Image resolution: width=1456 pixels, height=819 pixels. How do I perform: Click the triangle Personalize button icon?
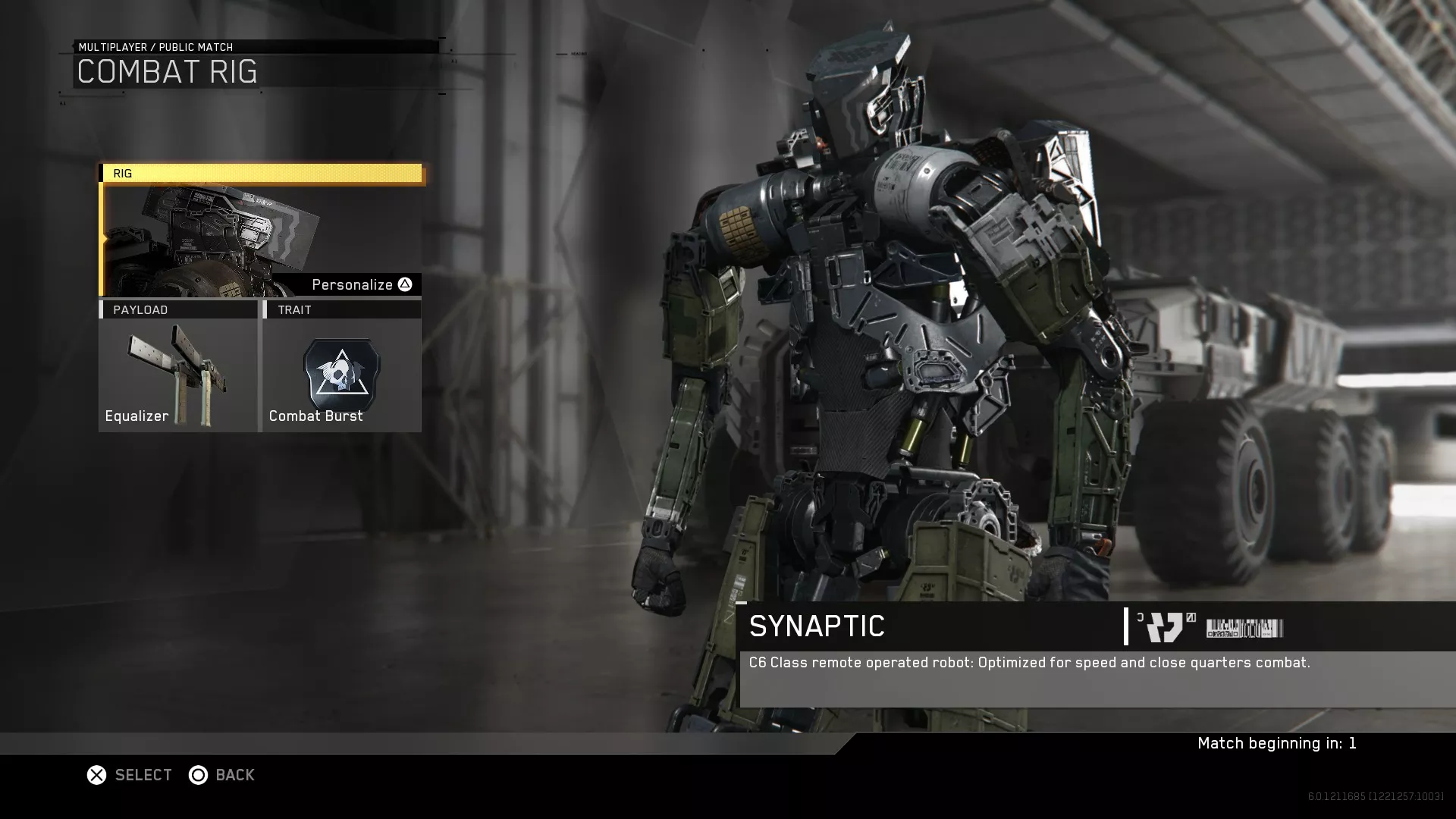[404, 284]
